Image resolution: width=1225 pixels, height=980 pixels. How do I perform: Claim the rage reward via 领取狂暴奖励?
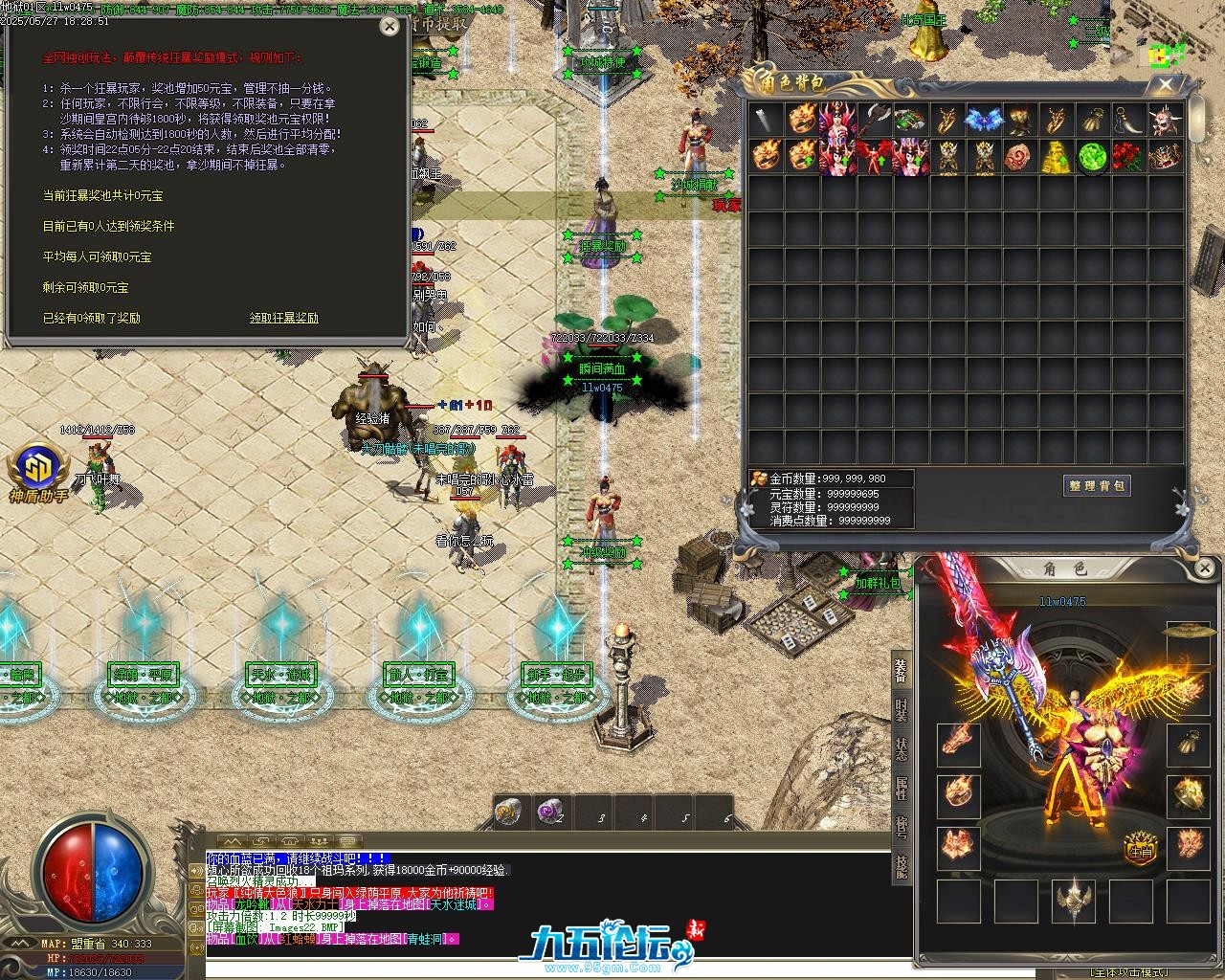point(283,318)
